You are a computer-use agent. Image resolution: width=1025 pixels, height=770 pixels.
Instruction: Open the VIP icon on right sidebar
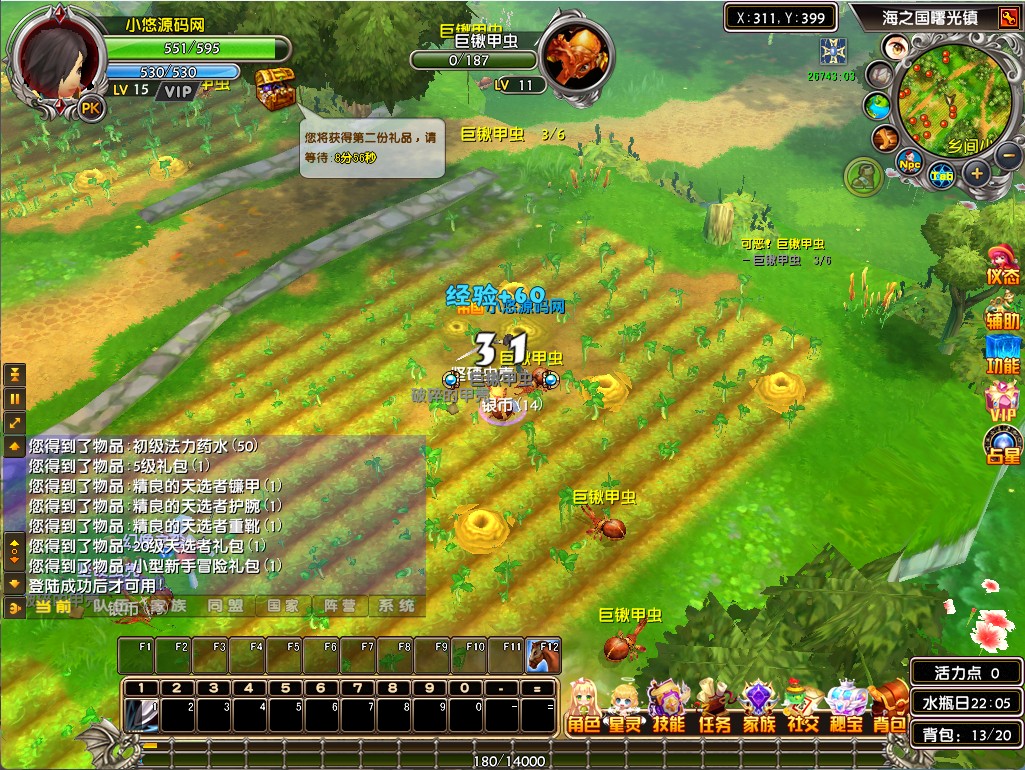1002,400
